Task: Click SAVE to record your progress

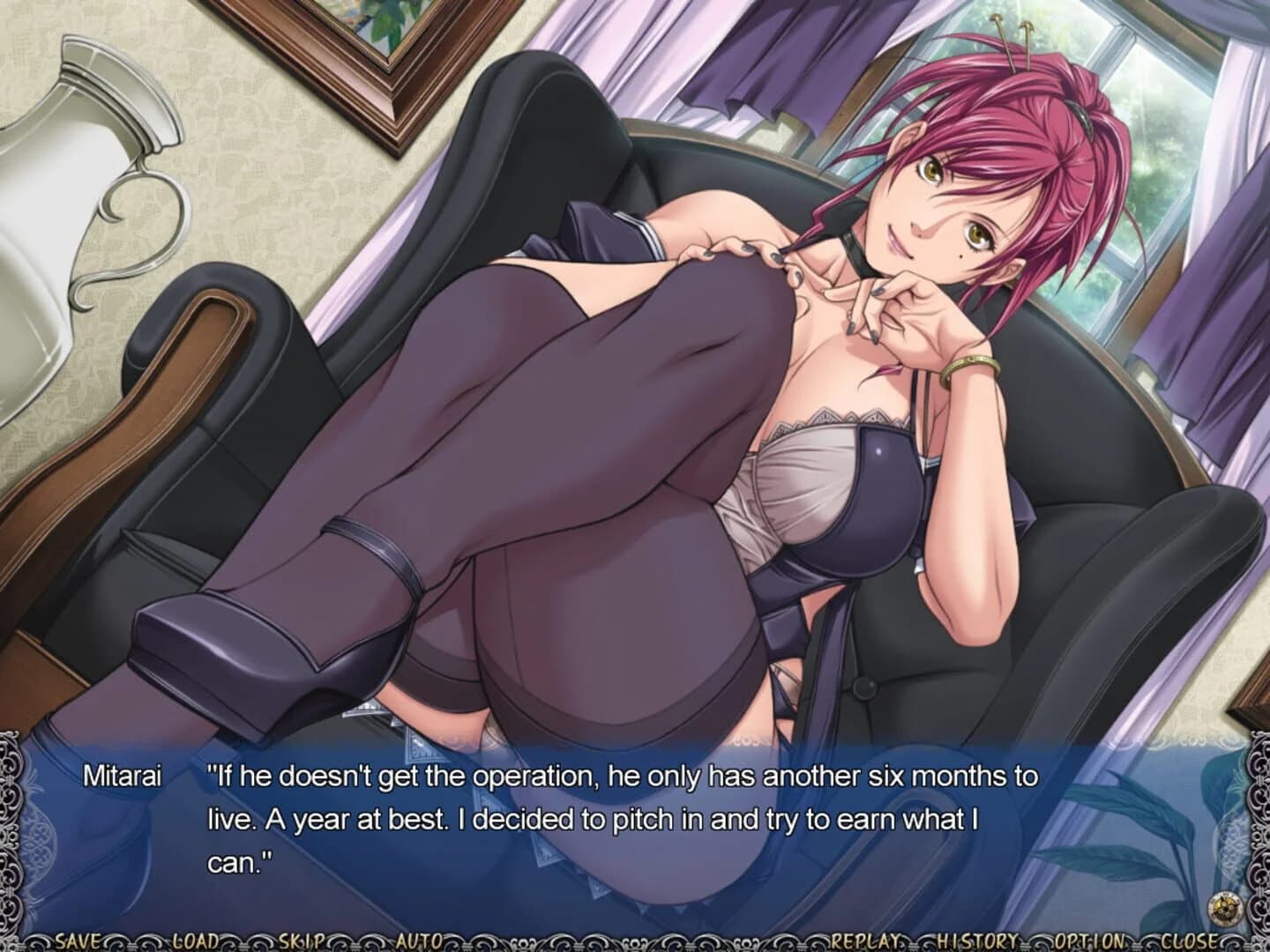Action: pyautogui.click(x=77, y=938)
